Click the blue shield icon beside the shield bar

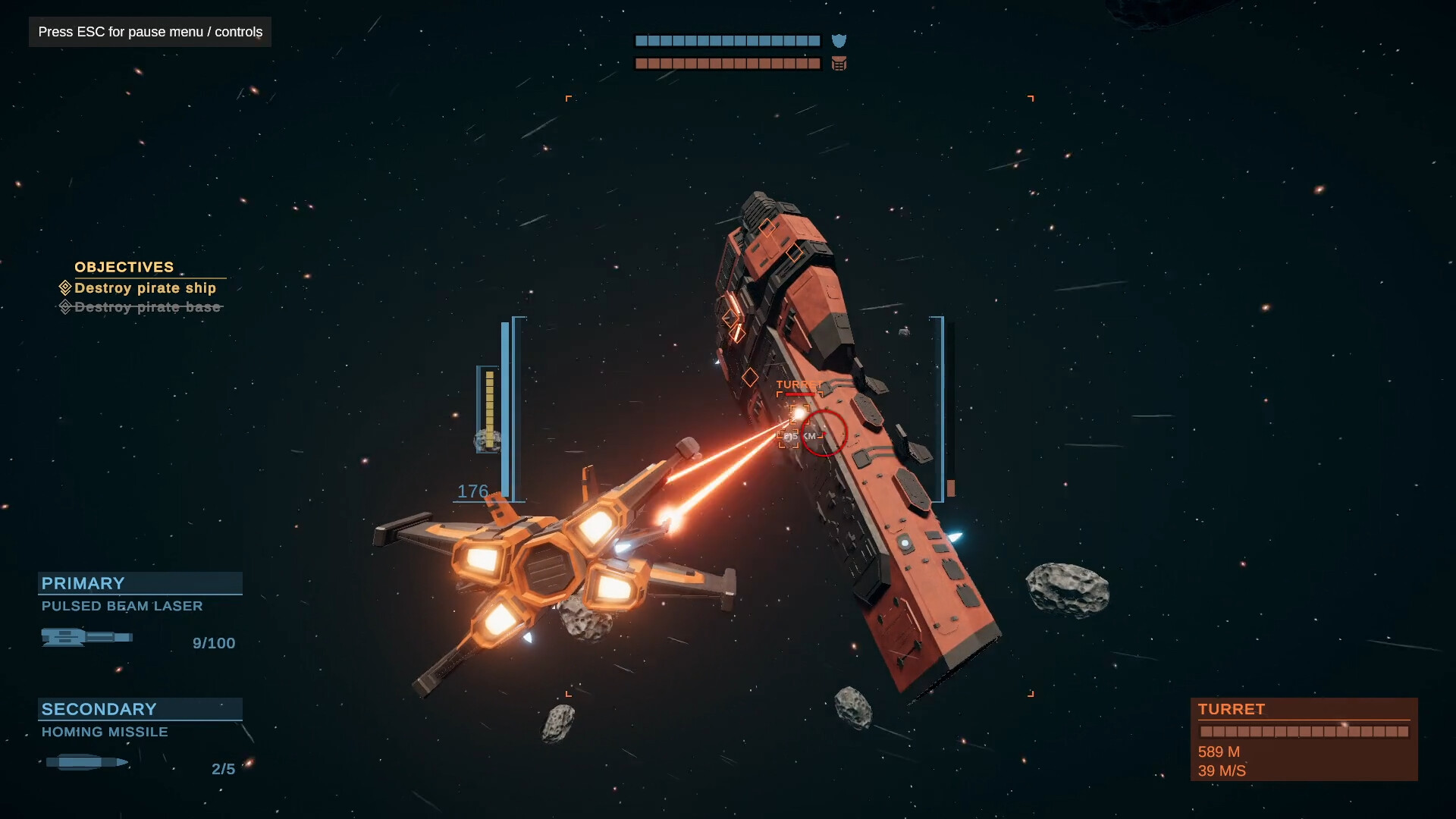pos(839,40)
